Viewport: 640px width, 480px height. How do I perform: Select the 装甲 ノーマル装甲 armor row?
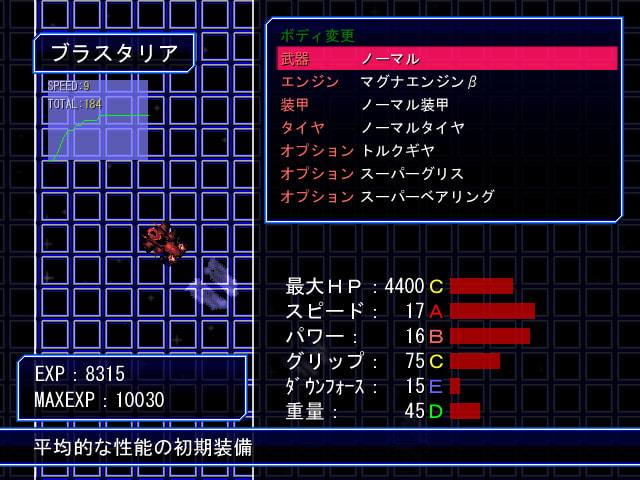(x=446, y=105)
